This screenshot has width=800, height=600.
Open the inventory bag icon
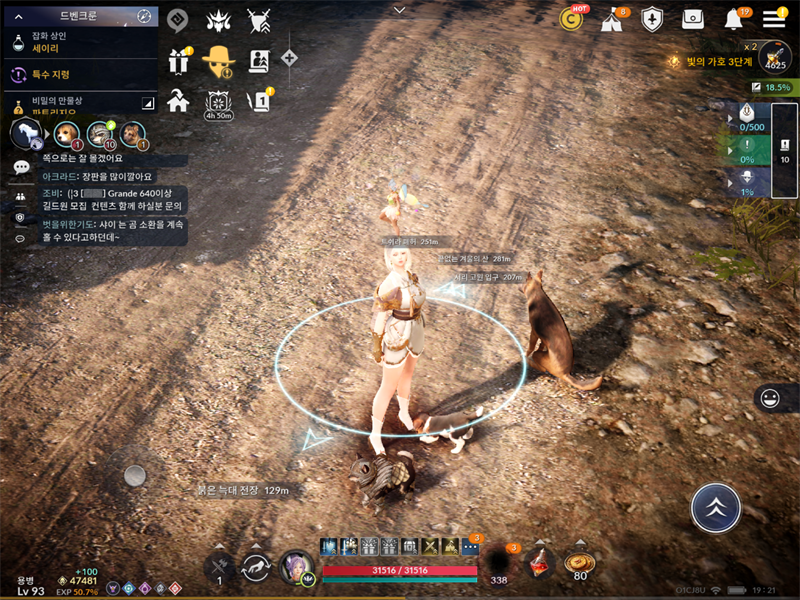pos(693,19)
